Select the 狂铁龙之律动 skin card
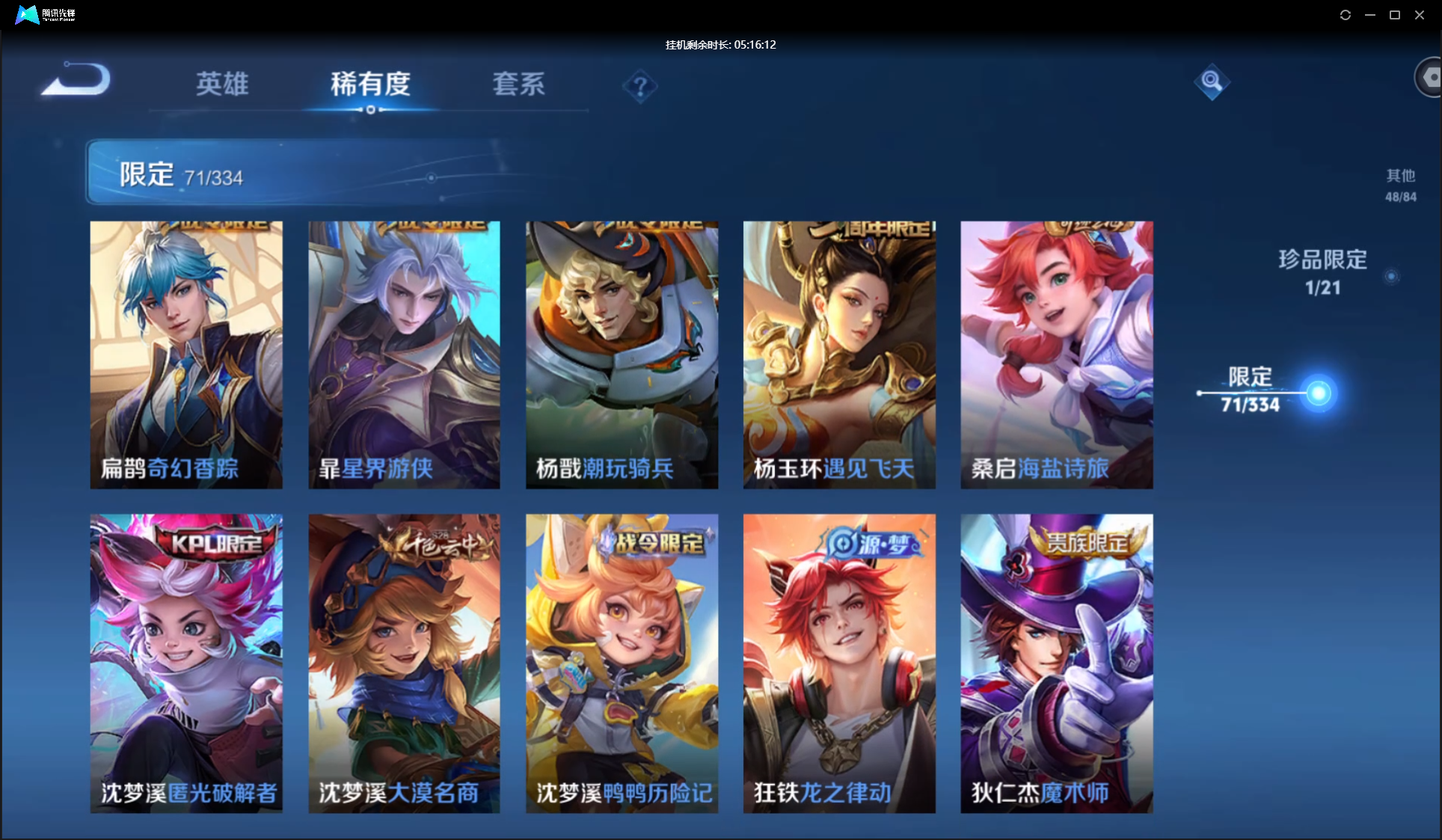Viewport: 1442px width, 840px height. click(x=839, y=663)
